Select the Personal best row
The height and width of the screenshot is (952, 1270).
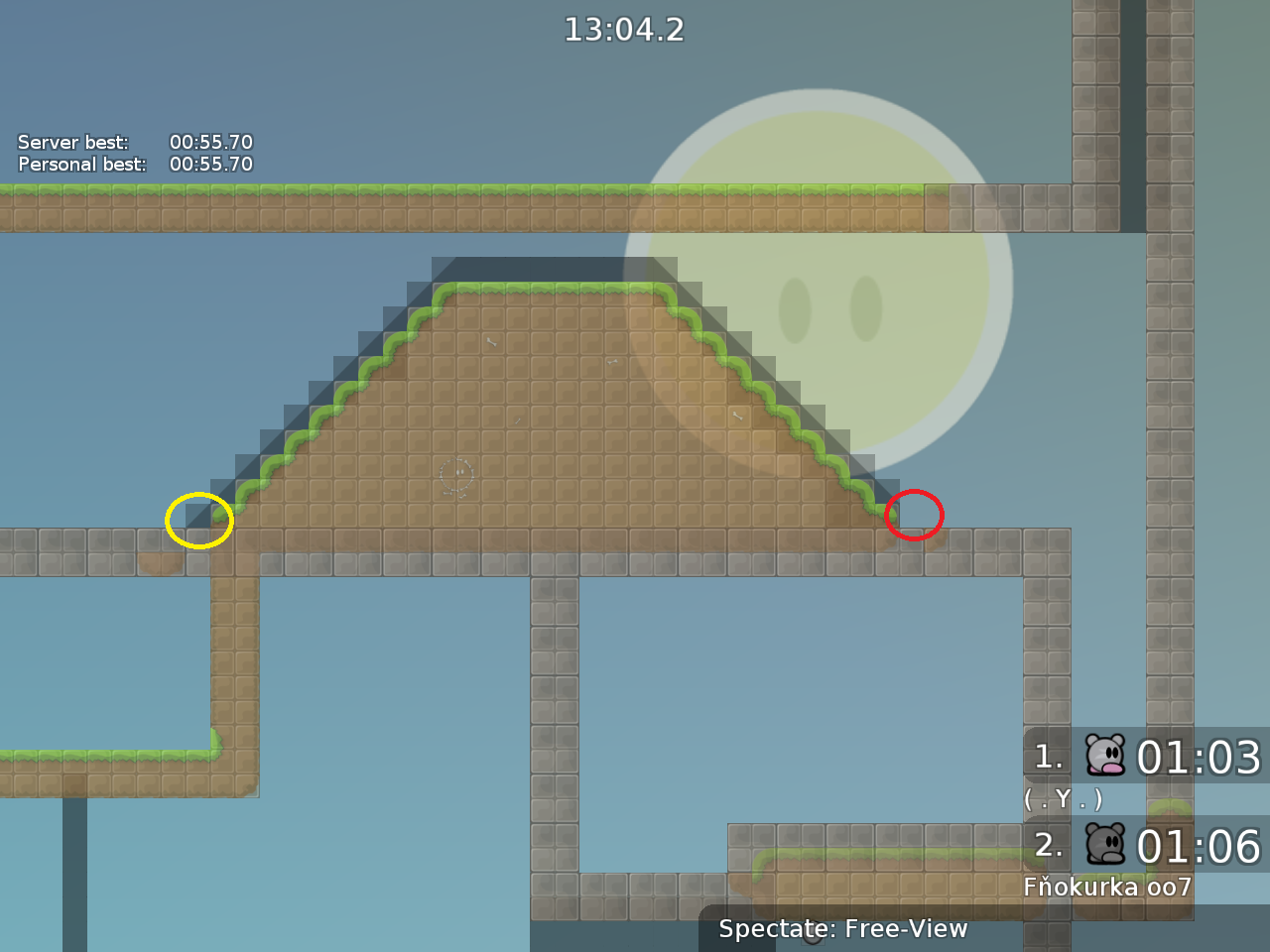(x=134, y=165)
